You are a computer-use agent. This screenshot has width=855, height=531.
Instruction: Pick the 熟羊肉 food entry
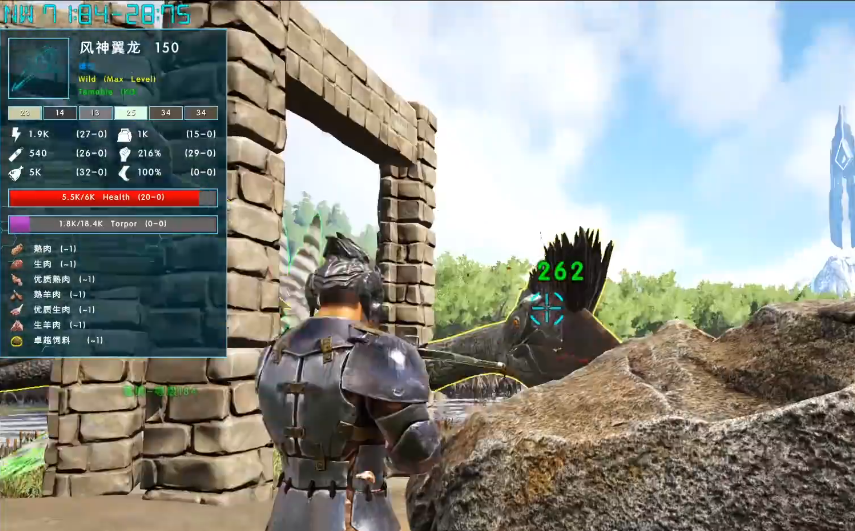tap(48, 294)
